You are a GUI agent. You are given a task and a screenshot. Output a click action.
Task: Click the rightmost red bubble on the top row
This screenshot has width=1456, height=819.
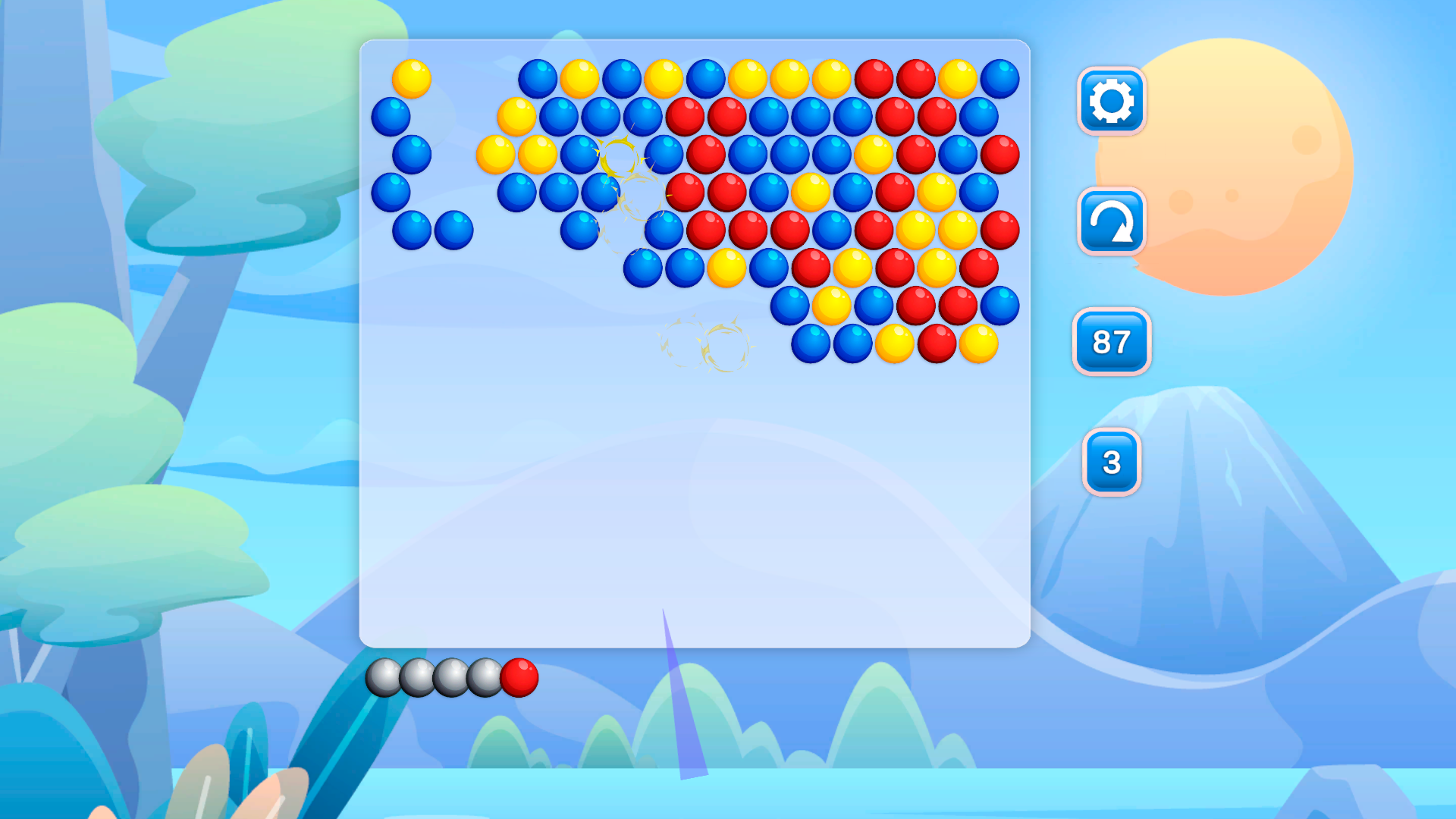[x=914, y=79]
